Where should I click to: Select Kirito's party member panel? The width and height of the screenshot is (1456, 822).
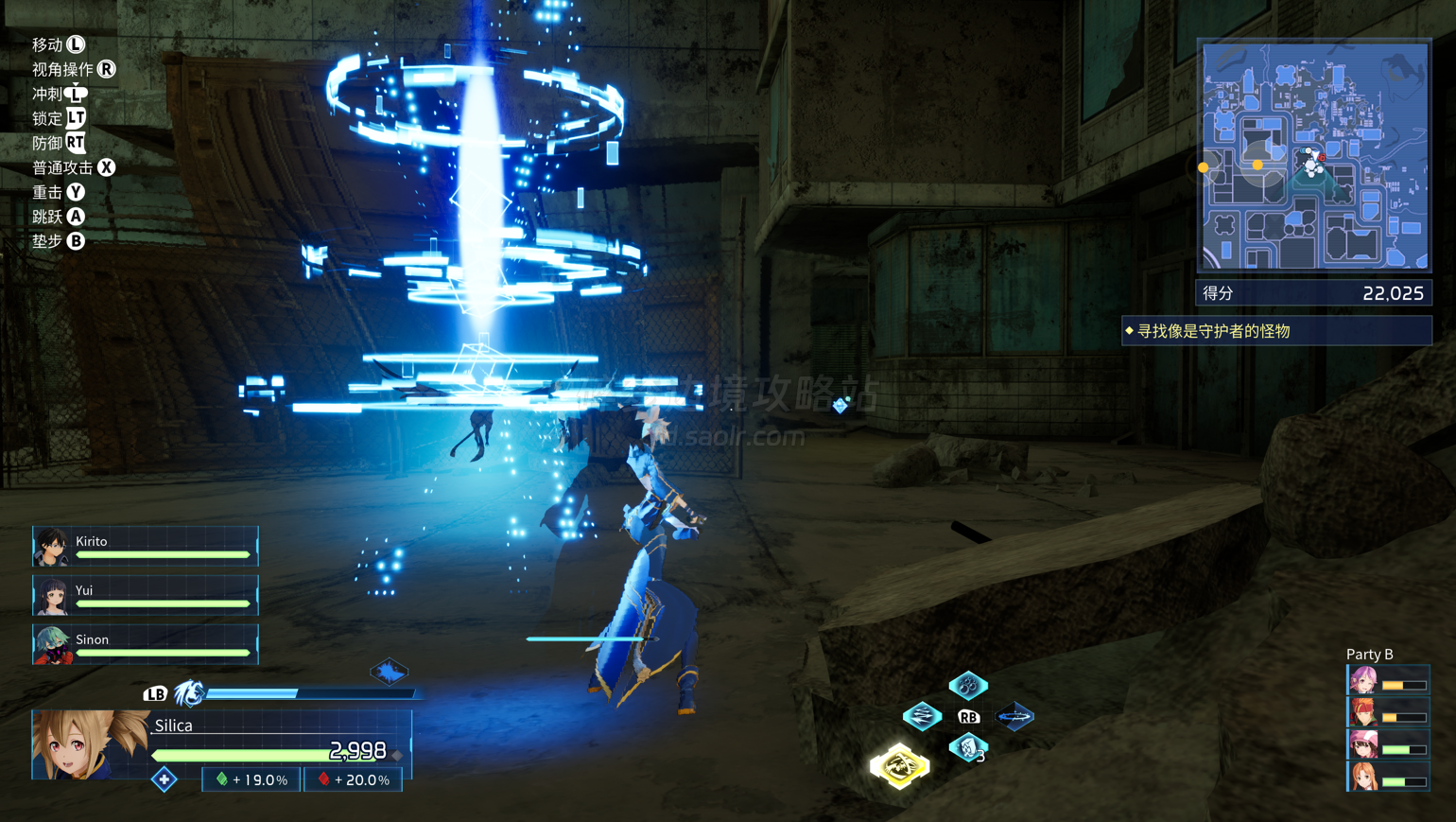coord(145,547)
